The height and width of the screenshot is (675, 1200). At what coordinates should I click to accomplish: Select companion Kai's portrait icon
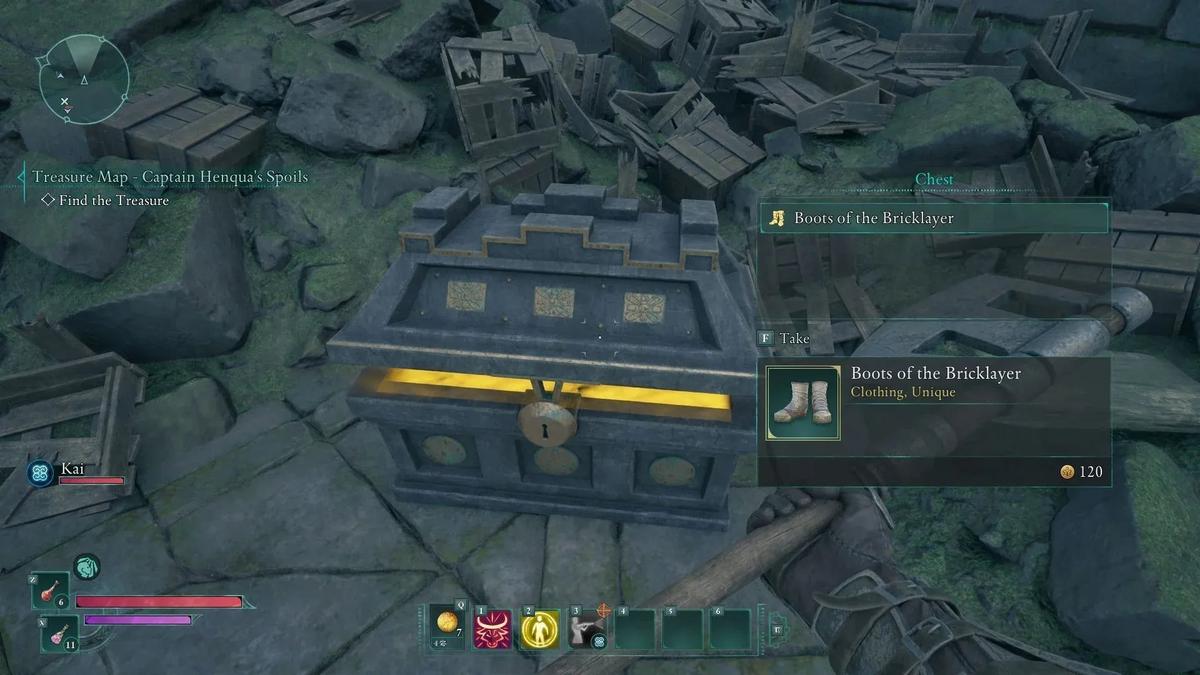[41, 473]
